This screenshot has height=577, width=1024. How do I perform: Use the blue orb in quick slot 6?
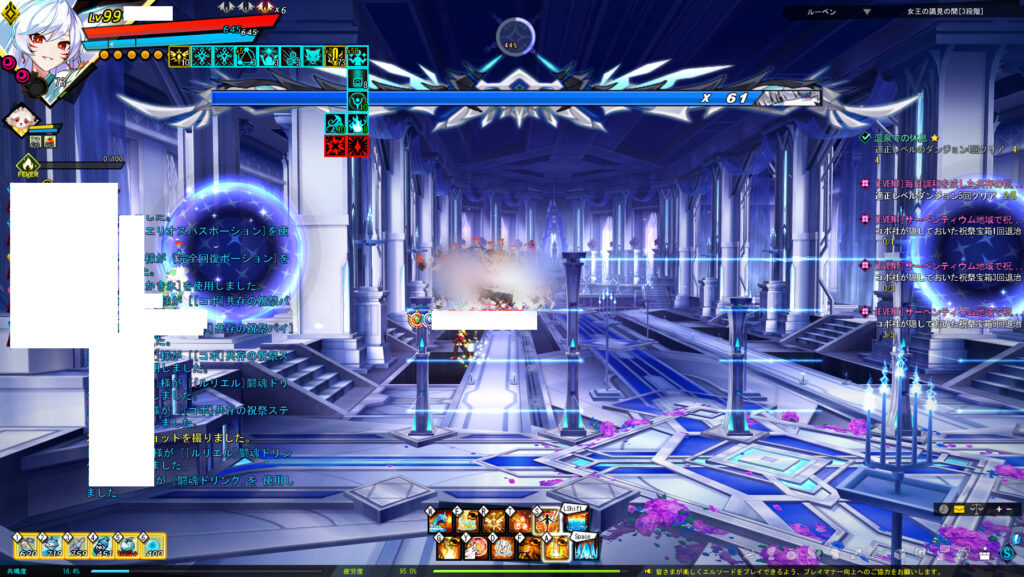tap(152, 546)
